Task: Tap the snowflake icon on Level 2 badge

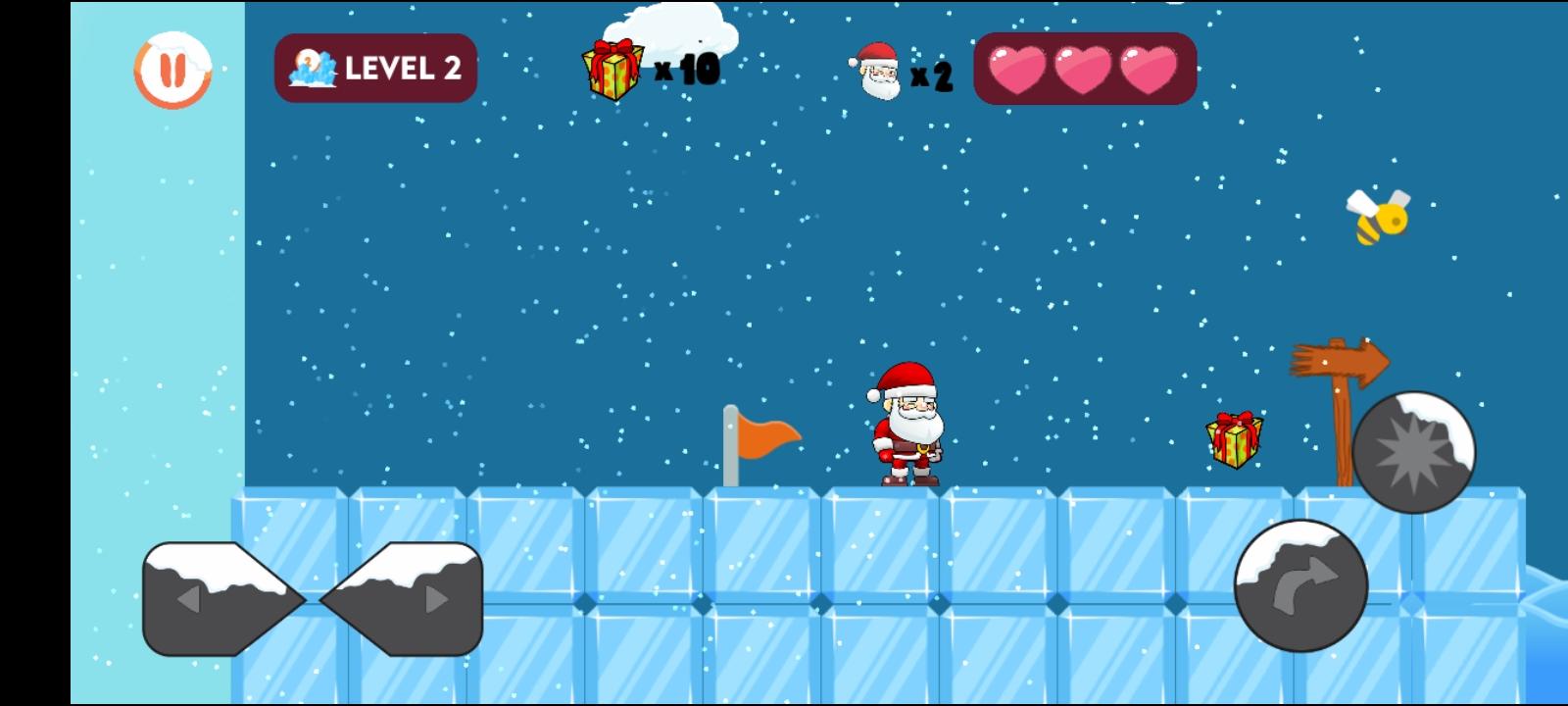Action: click(x=312, y=67)
